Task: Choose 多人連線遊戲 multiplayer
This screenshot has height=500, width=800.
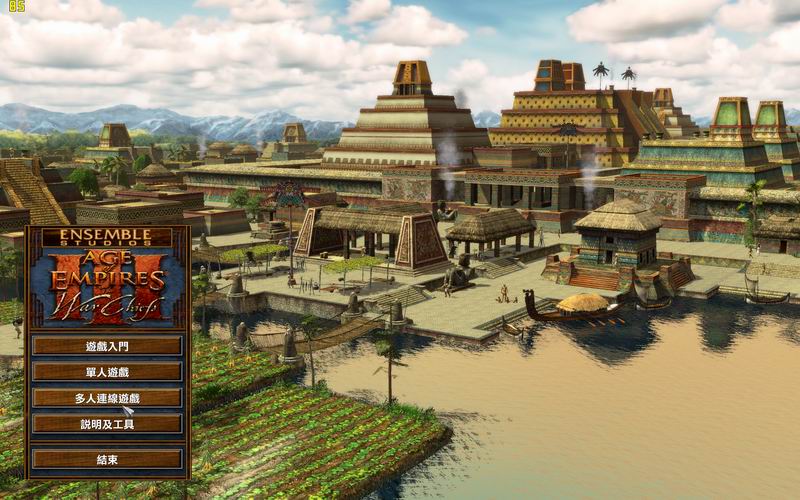Action: click(x=107, y=398)
